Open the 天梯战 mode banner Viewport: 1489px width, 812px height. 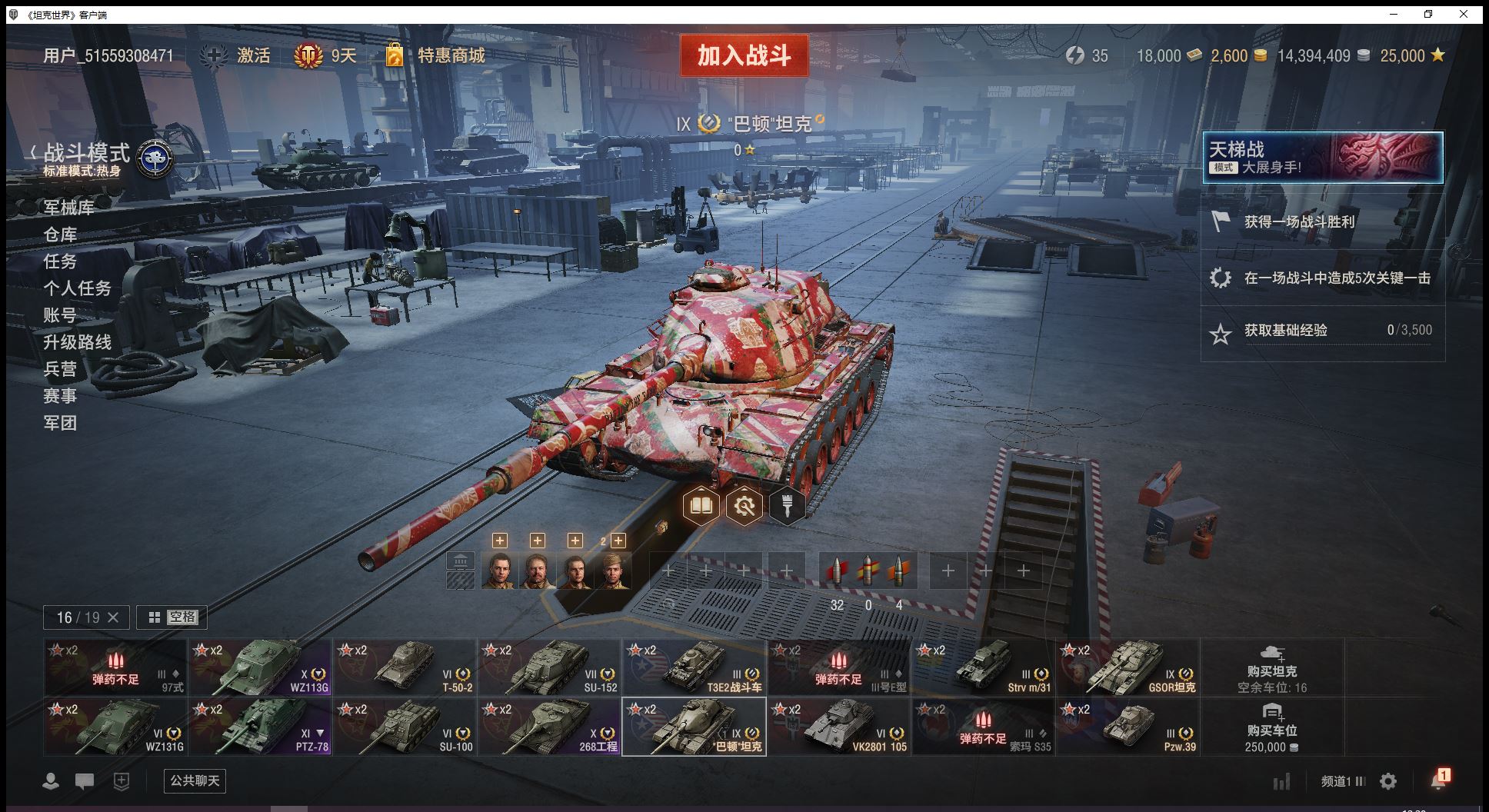point(1322,158)
